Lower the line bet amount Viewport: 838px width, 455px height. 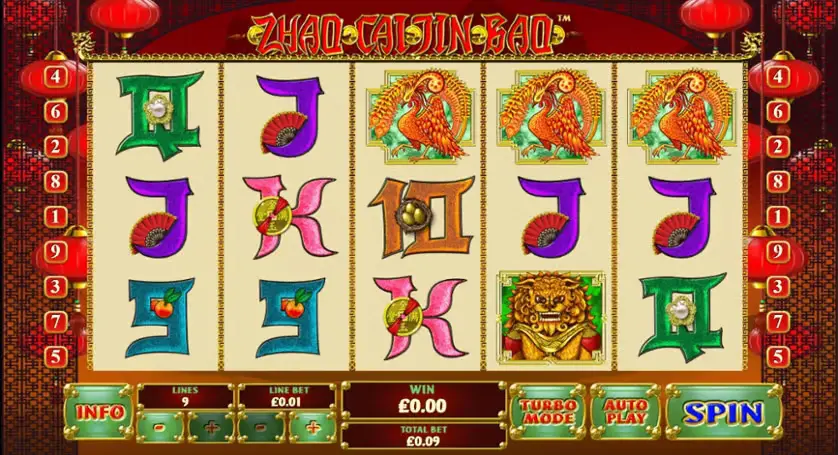click(x=262, y=428)
